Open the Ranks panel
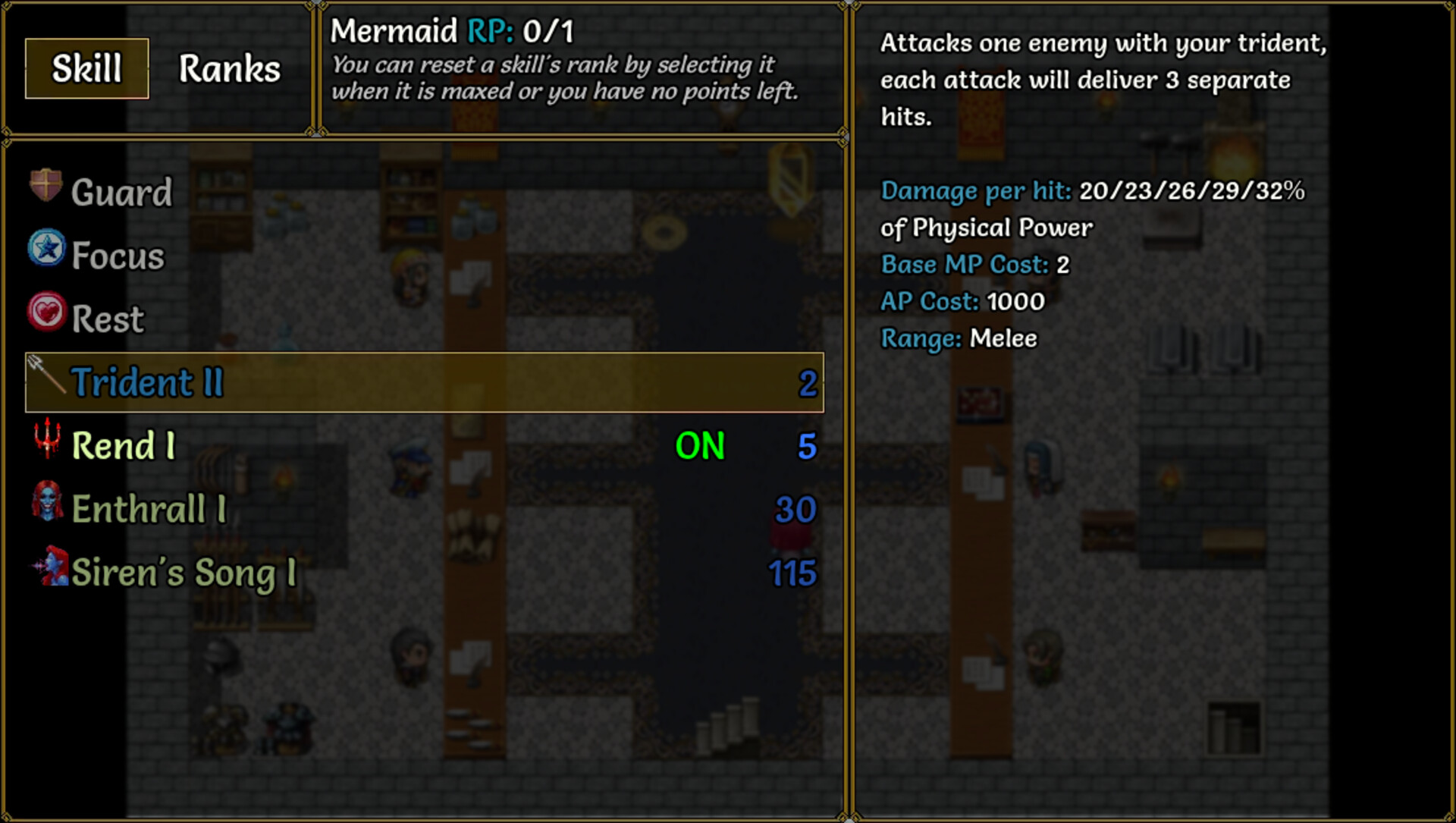This screenshot has height=823, width=1456. (x=229, y=69)
